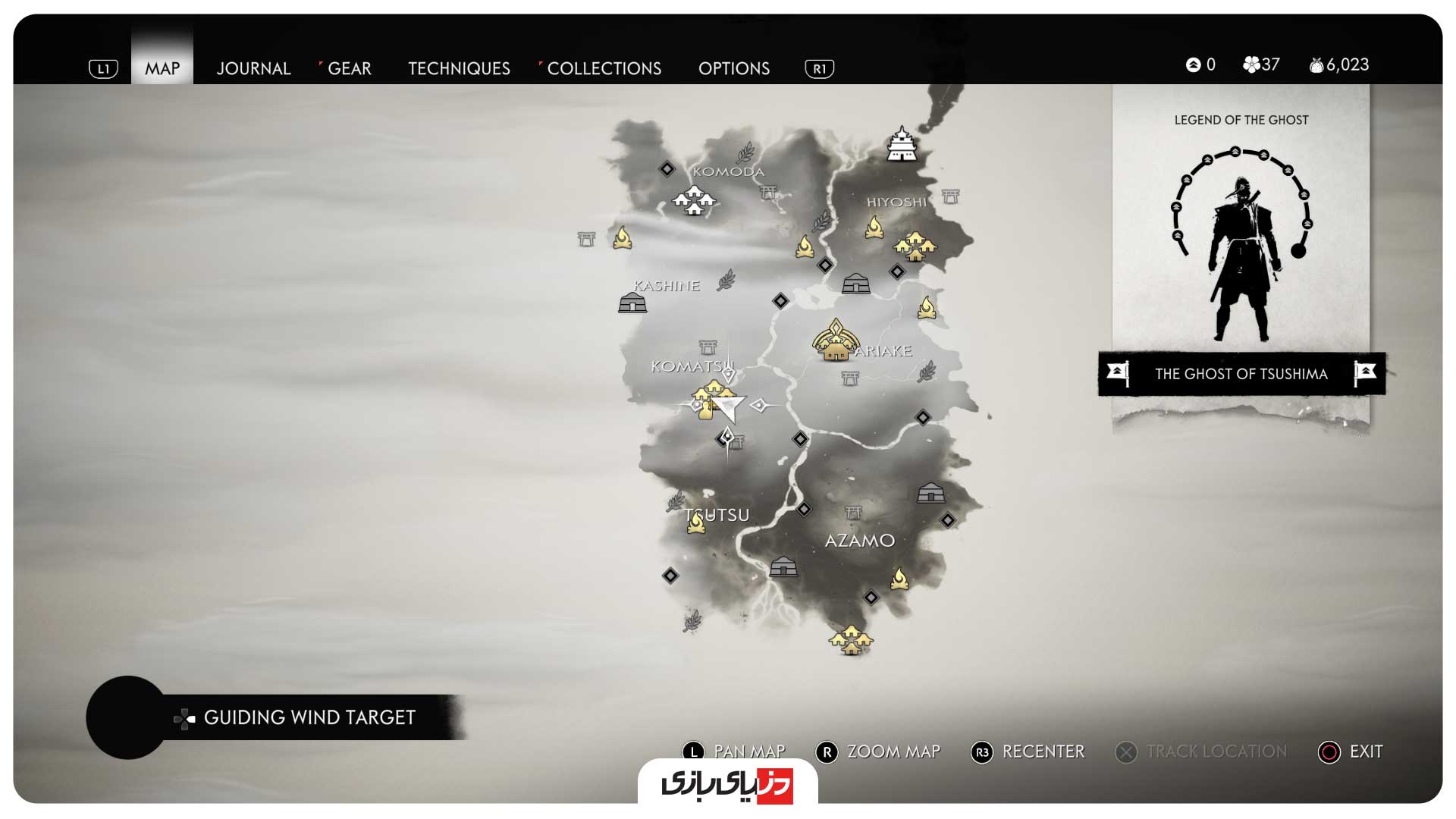The width and height of the screenshot is (1456, 819).
Task: Select the Map tab
Action: pyautogui.click(x=162, y=68)
